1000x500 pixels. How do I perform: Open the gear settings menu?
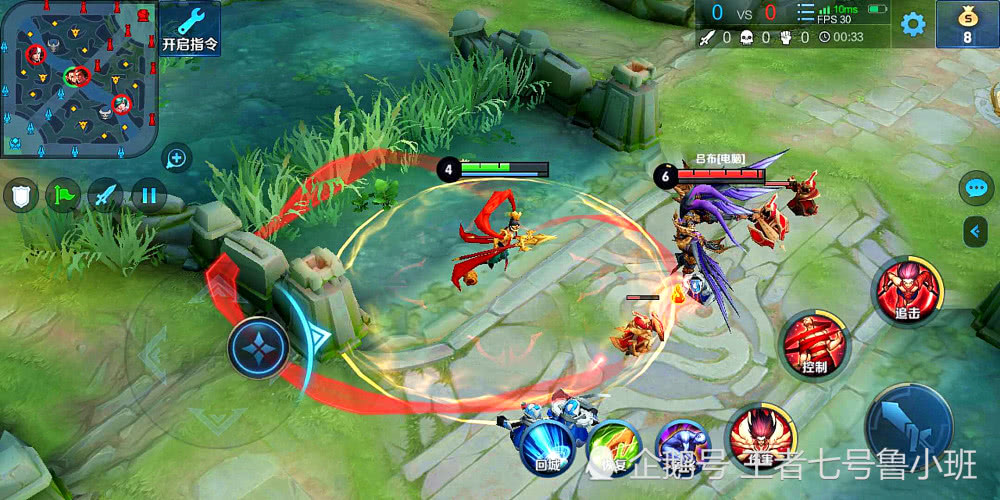(x=912, y=24)
